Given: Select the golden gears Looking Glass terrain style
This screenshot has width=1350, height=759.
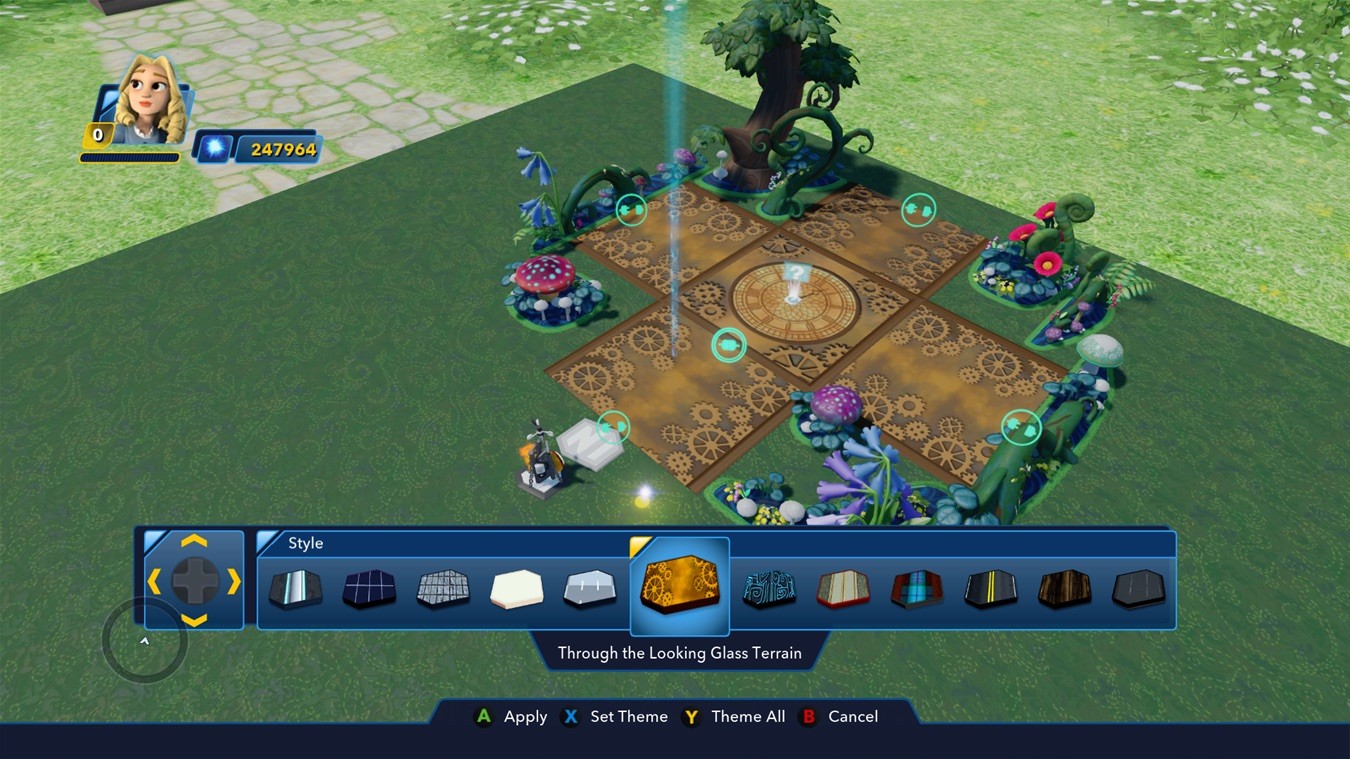Looking at the screenshot, I should 680,587.
